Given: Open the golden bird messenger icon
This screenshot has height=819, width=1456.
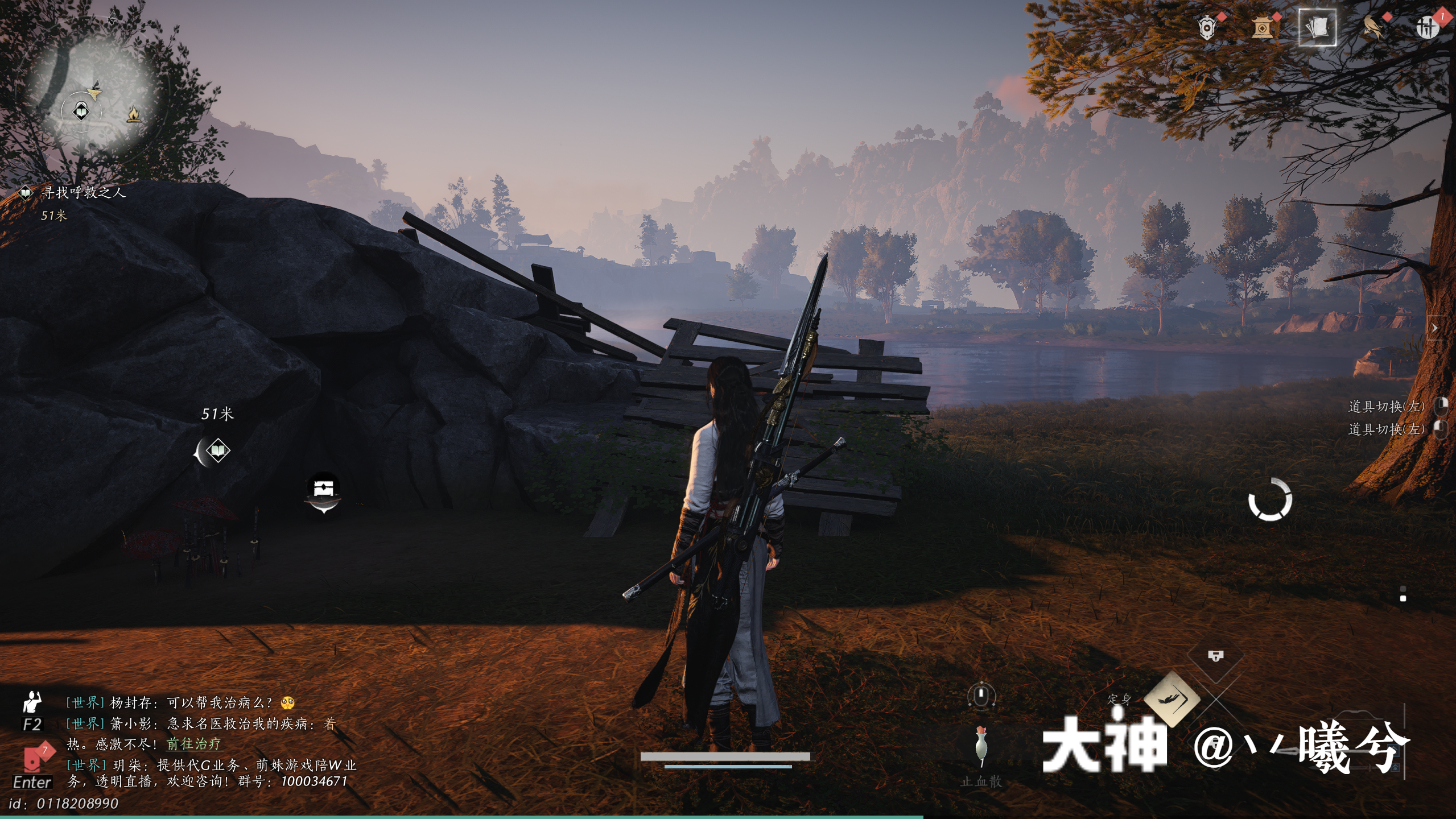Looking at the screenshot, I should point(1373,27).
